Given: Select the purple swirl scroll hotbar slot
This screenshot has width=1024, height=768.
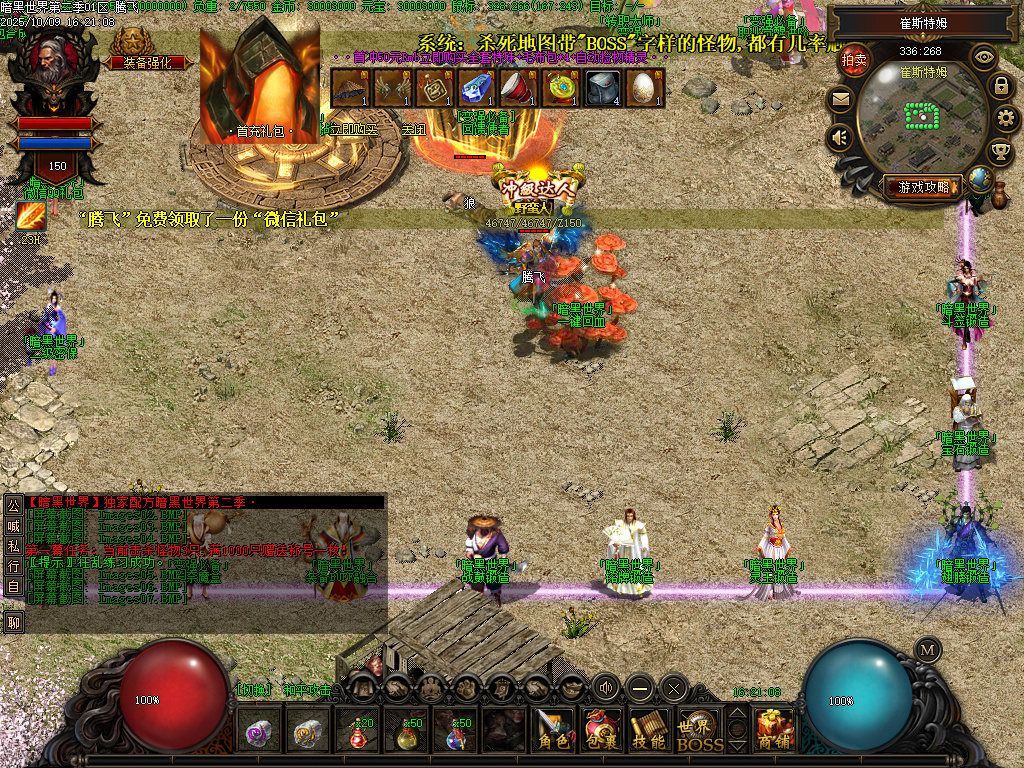Looking at the screenshot, I should 259,733.
